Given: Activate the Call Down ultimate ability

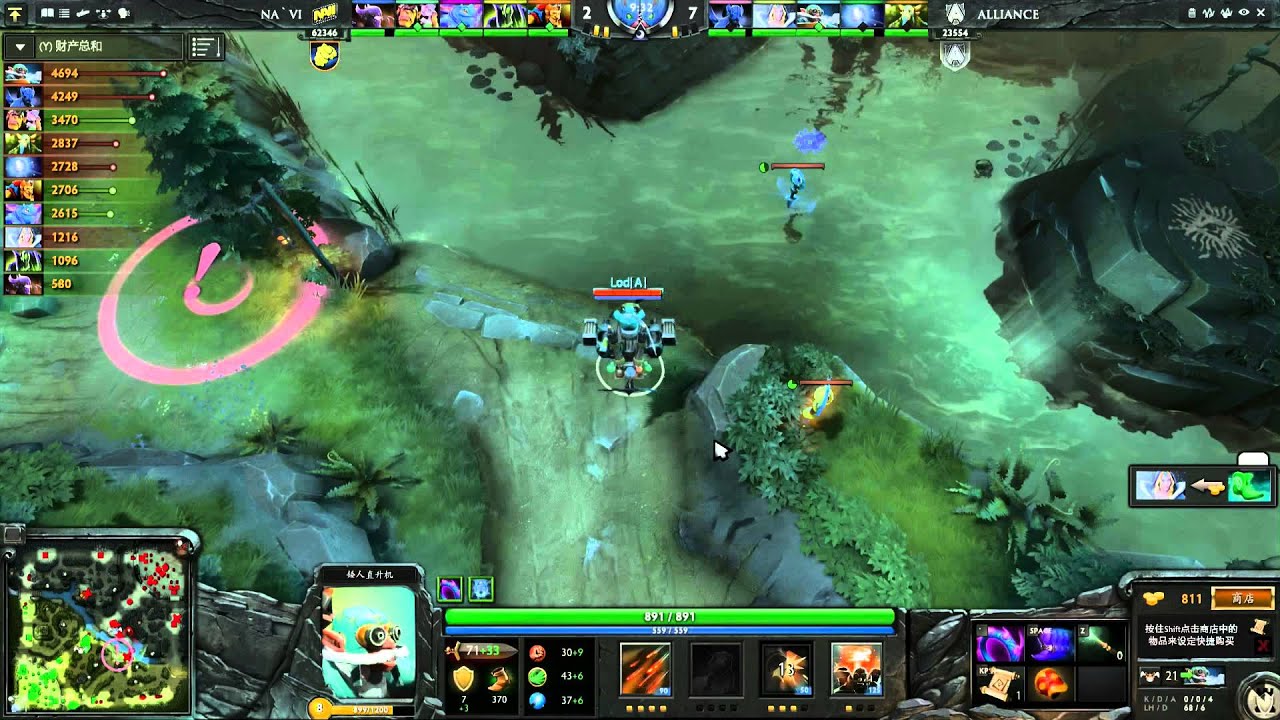Looking at the screenshot, I should pos(856,669).
